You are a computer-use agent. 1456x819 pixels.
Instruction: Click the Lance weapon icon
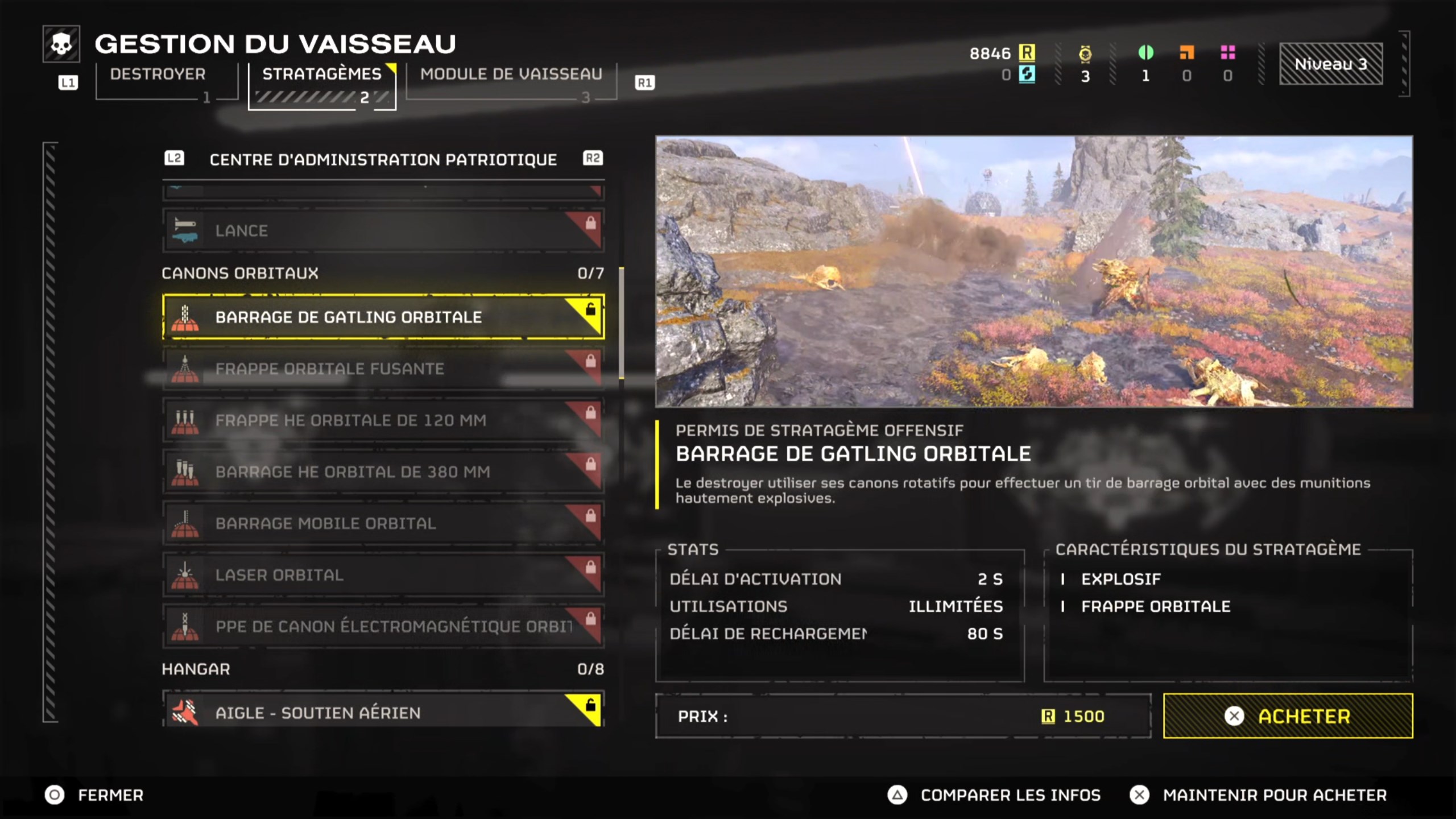coord(187,230)
